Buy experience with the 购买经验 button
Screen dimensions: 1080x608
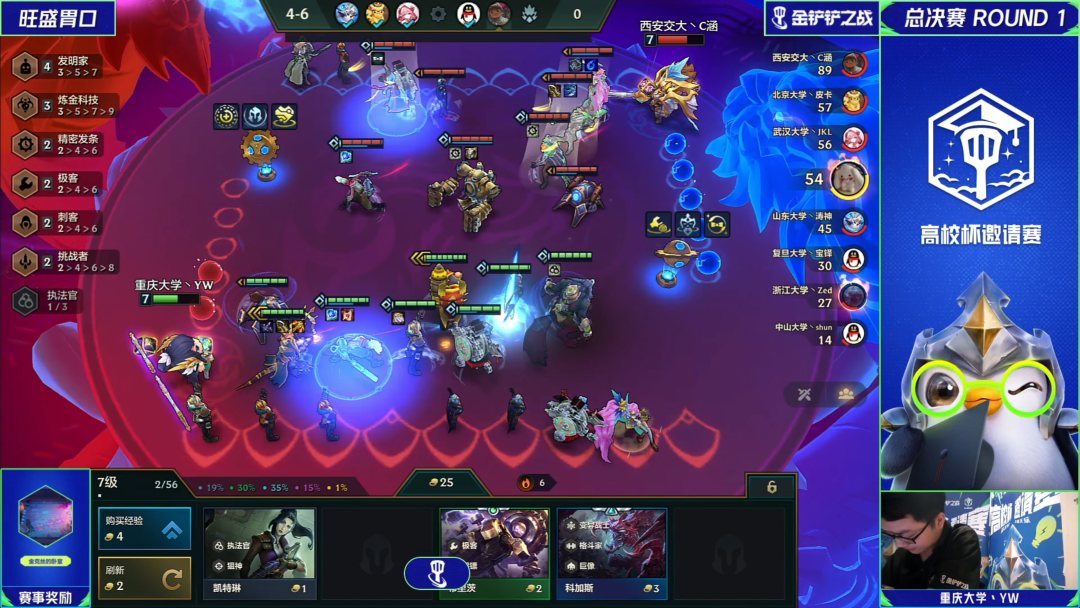click(x=144, y=529)
